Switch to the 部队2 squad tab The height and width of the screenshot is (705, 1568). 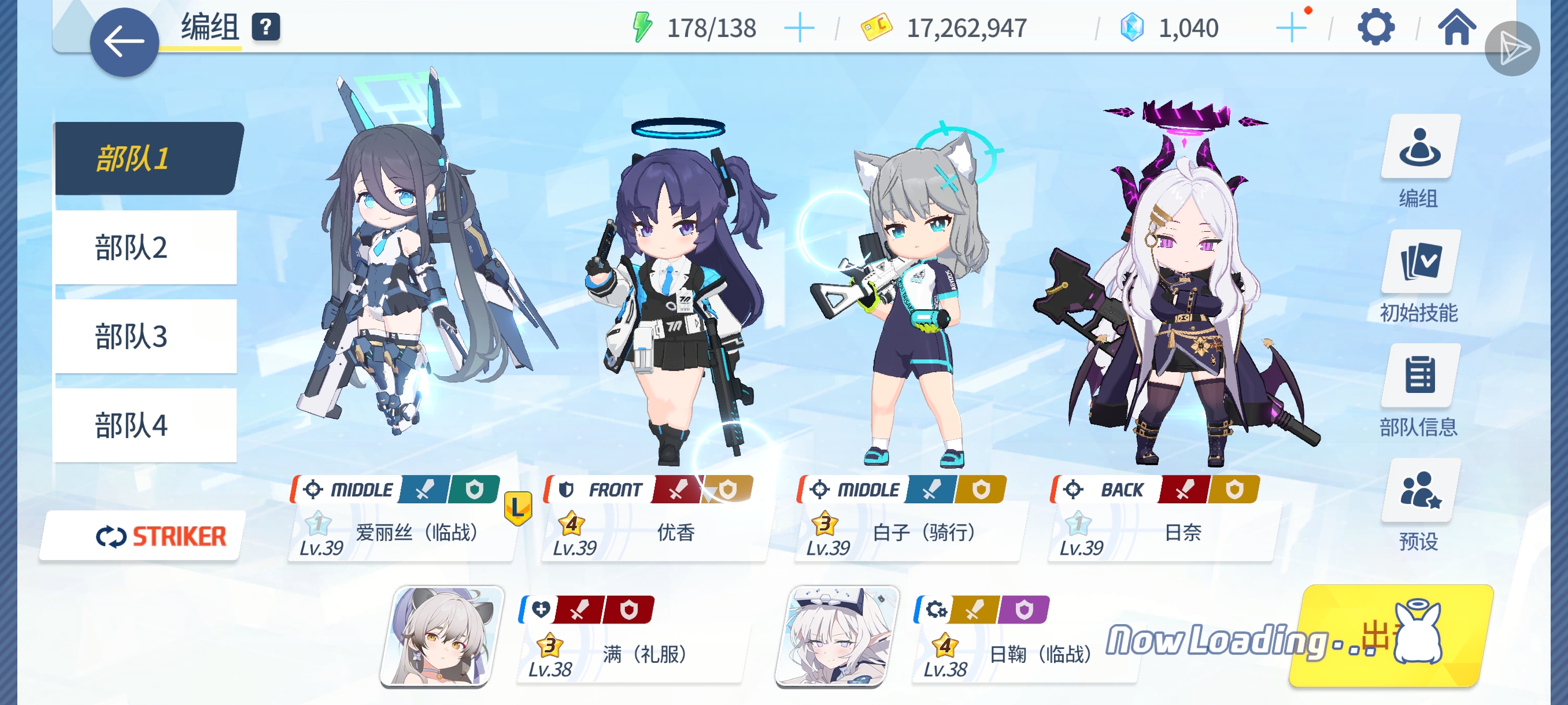130,247
